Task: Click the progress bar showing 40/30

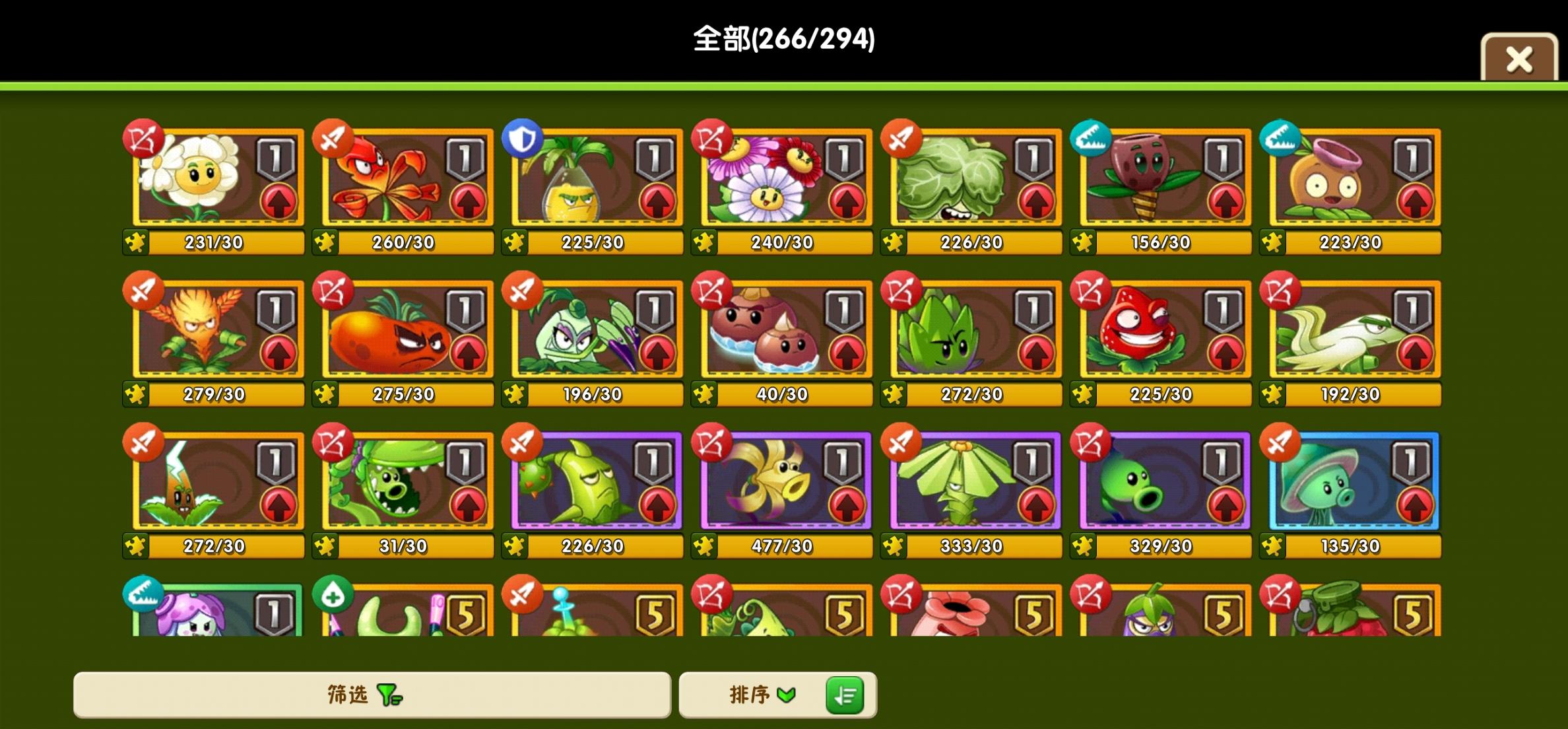Action: (x=781, y=394)
